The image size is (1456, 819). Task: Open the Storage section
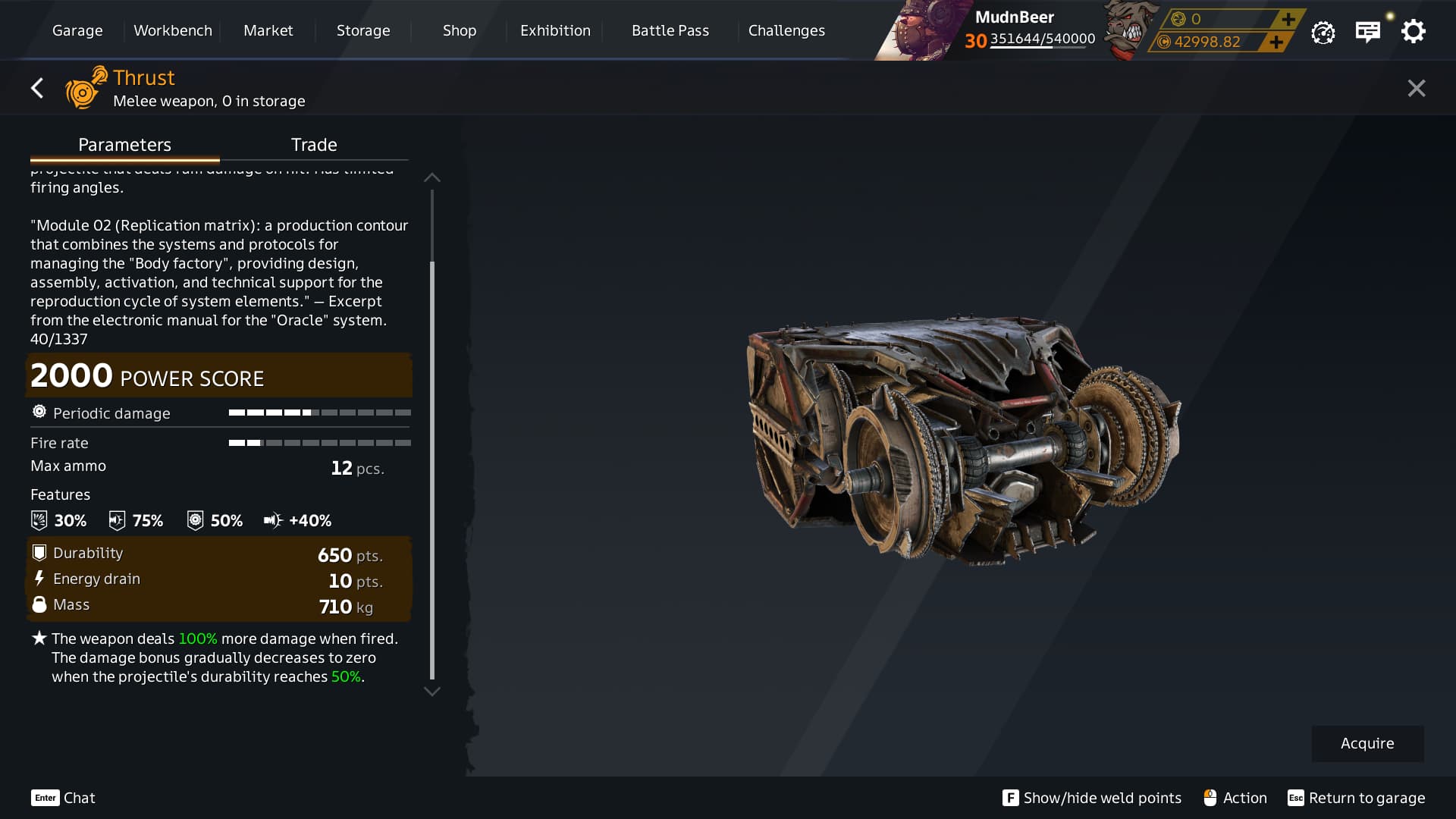(x=363, y=30)
